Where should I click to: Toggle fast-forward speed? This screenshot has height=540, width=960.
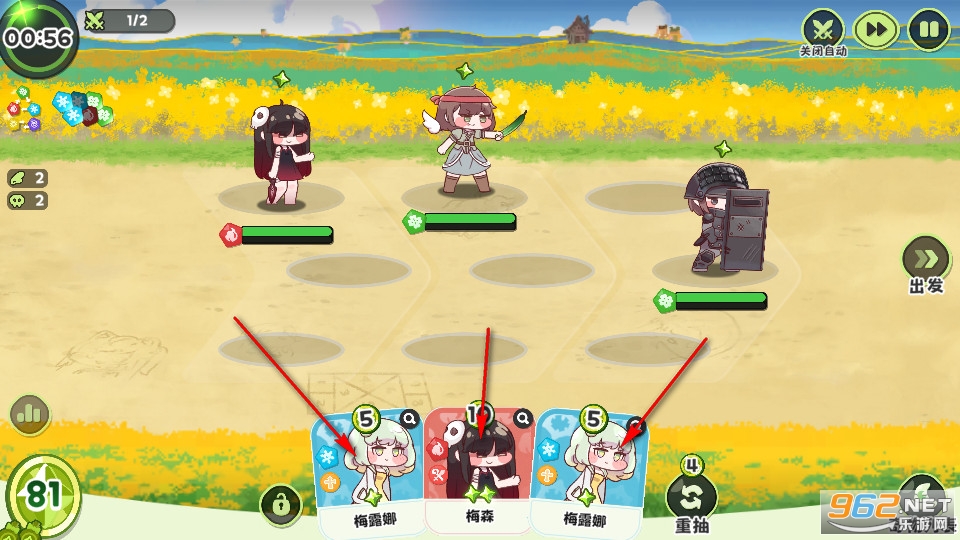tap(876, 30)
